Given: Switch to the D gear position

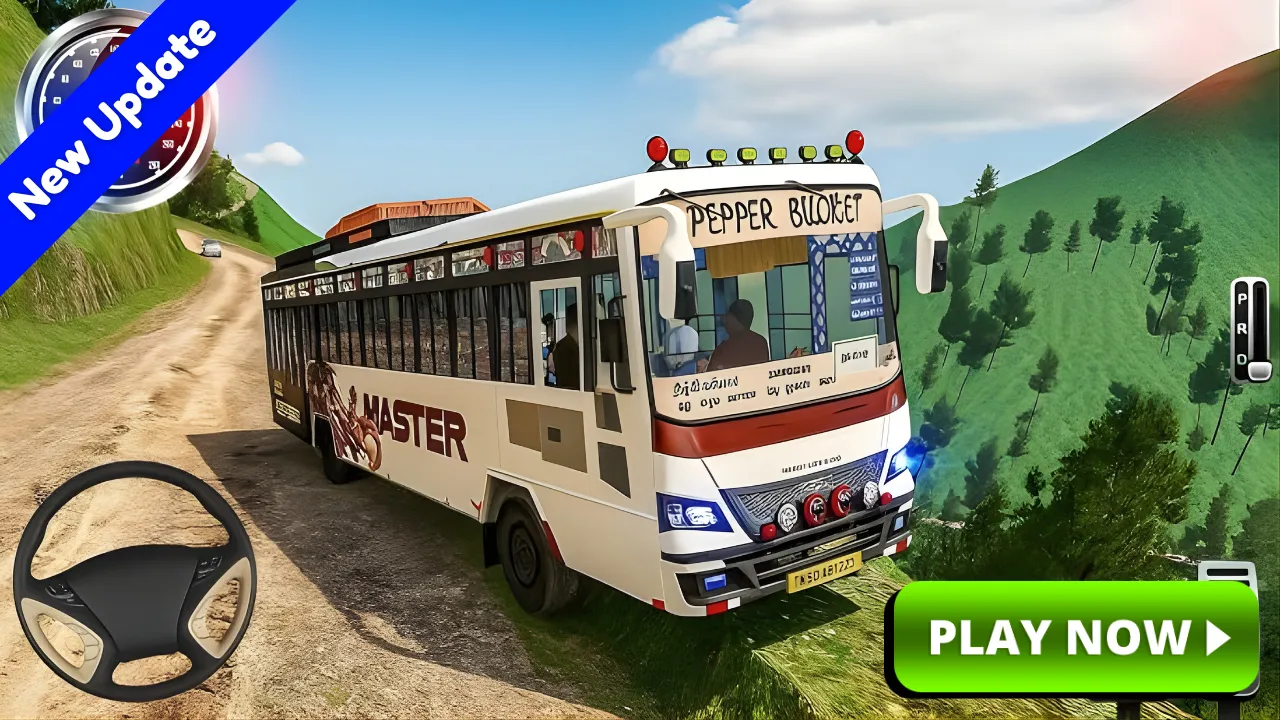Looking at the screenshot, I should click(x=1241, y=358).
